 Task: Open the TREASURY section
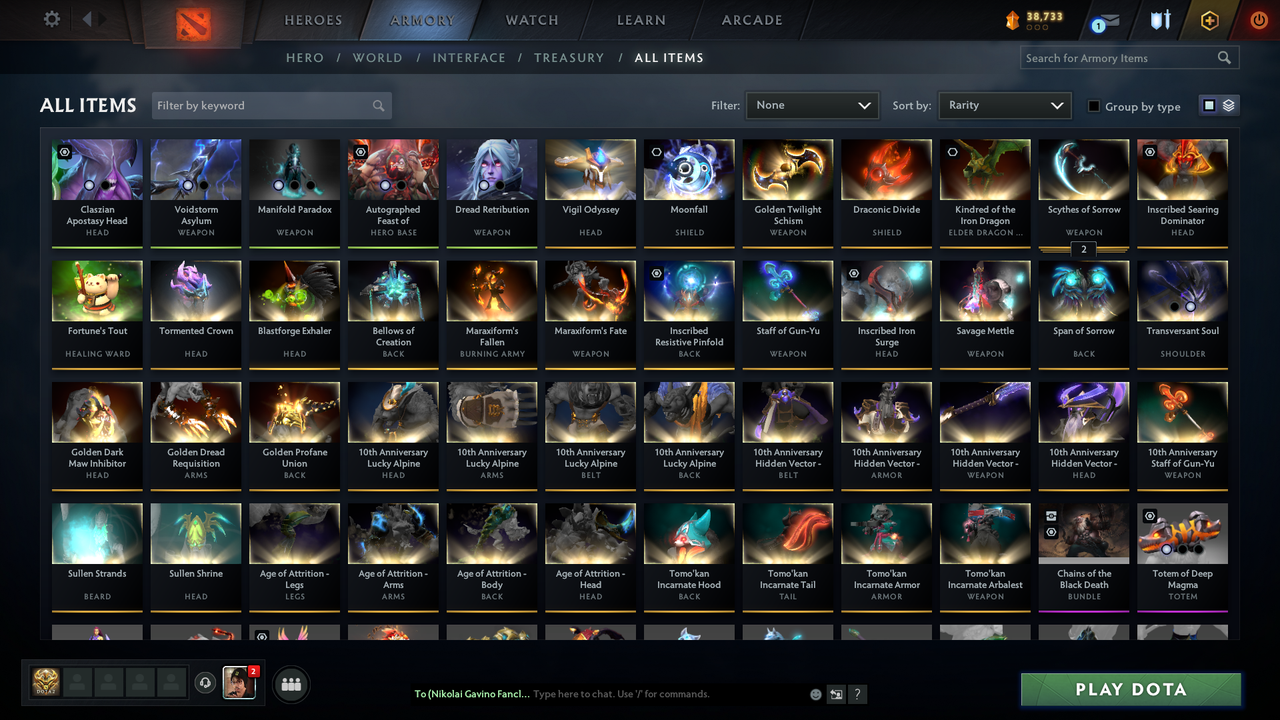click(569, 58)
